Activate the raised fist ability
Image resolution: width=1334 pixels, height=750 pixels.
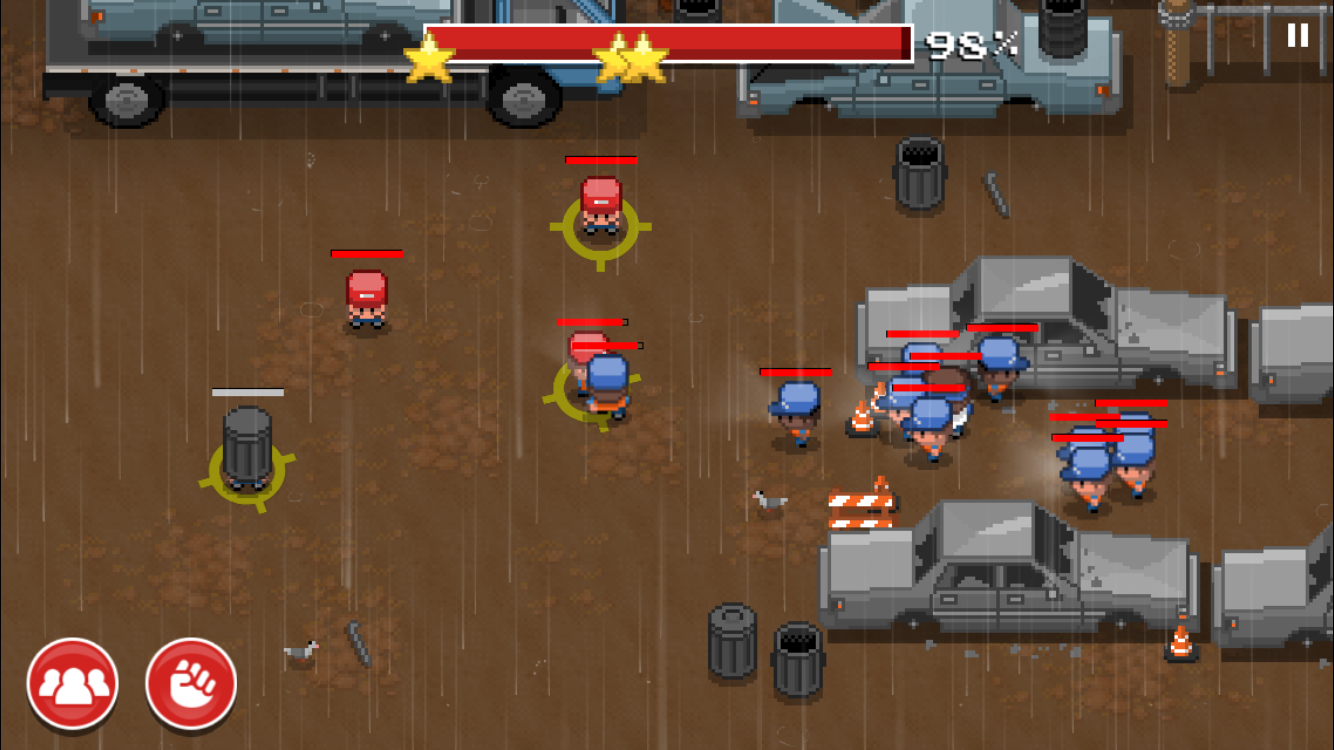(191, 685)
